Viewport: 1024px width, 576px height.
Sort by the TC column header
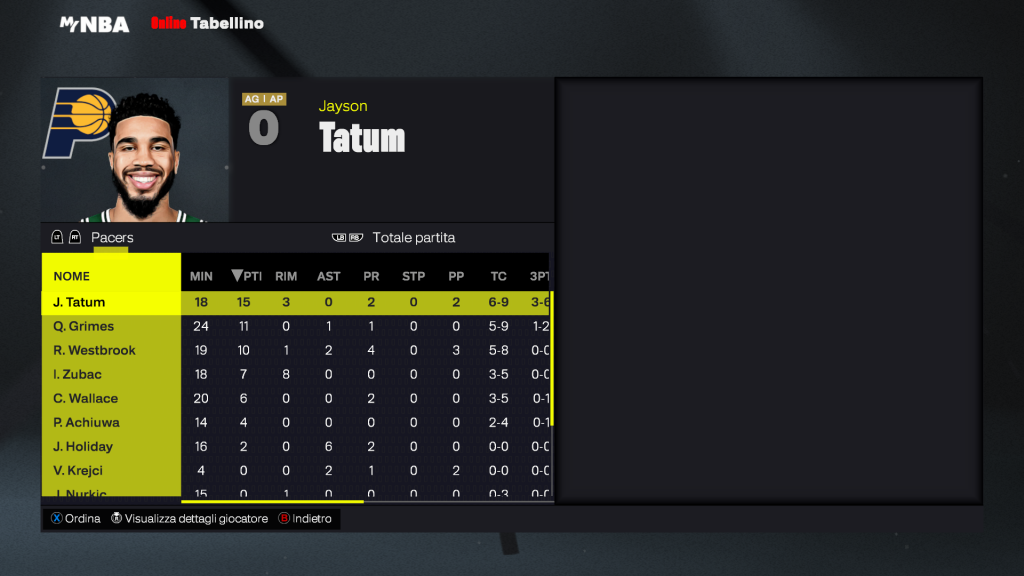coord(498,276)
